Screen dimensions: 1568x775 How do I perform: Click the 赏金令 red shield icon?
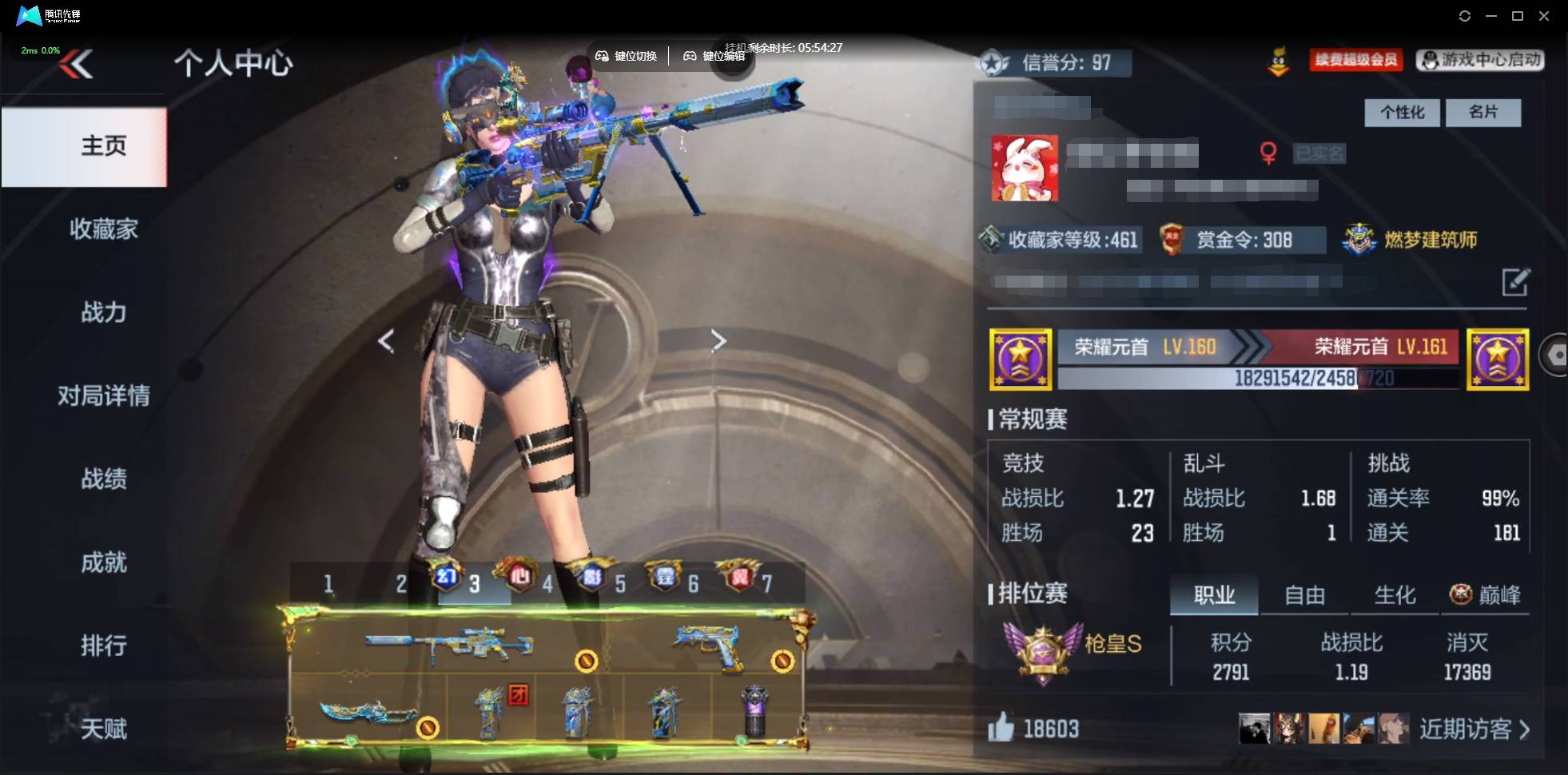pos(1171,239)
